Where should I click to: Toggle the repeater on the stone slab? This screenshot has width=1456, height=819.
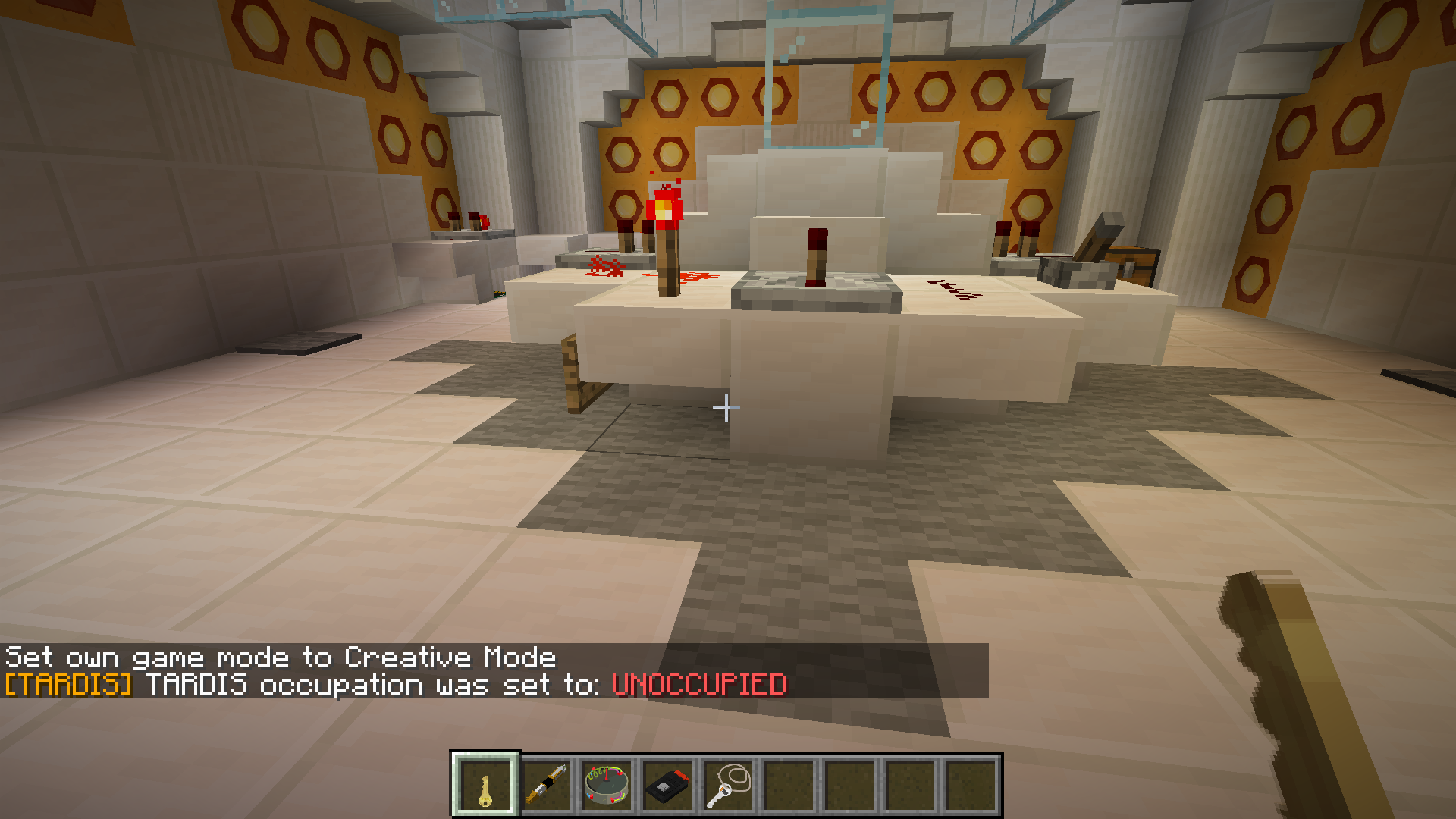tap(813, 281)
